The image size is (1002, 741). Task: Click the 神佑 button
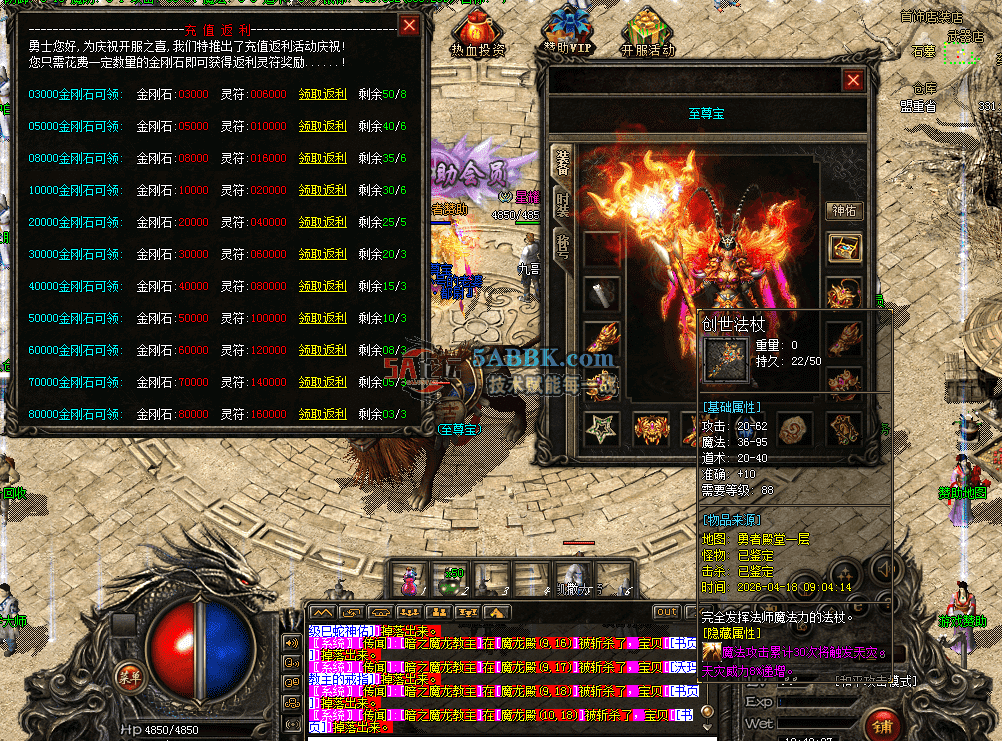[x=845, y=211]
